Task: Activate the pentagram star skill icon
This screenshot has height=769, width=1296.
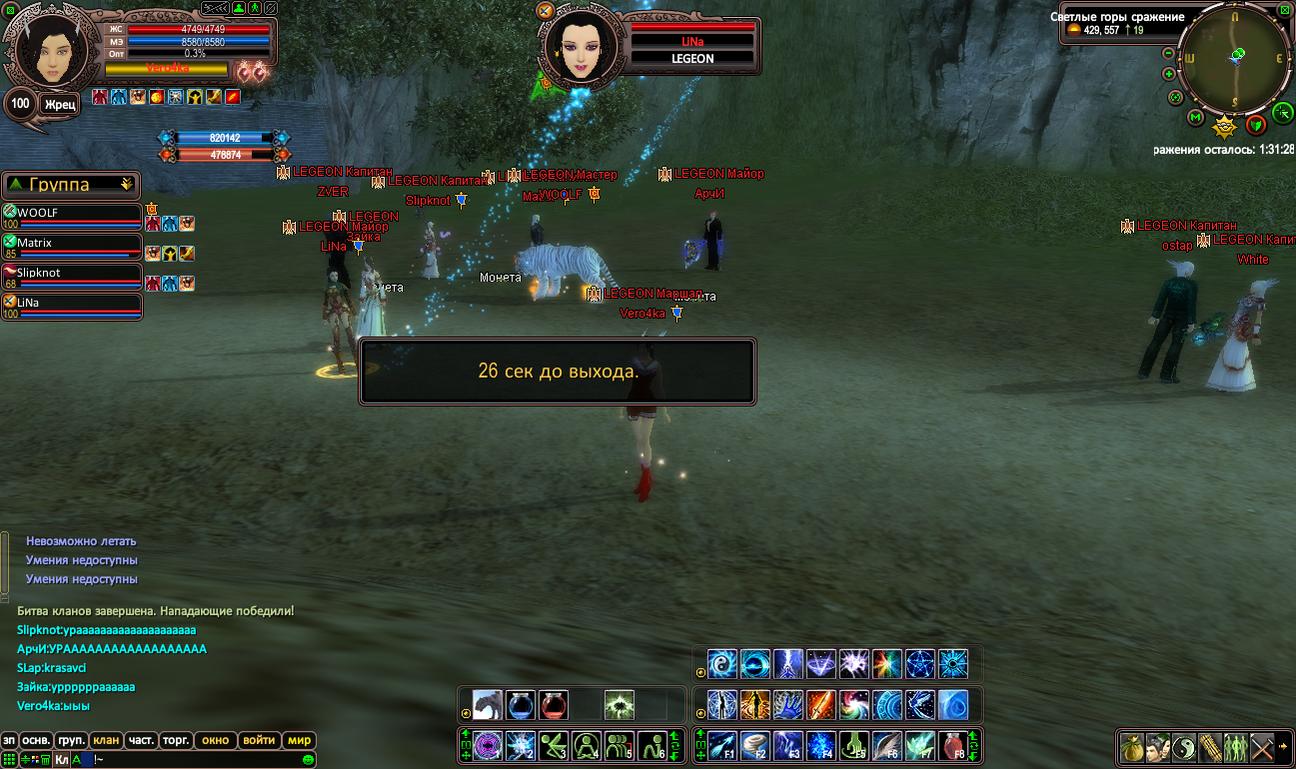Action: (x=920, y=664)
